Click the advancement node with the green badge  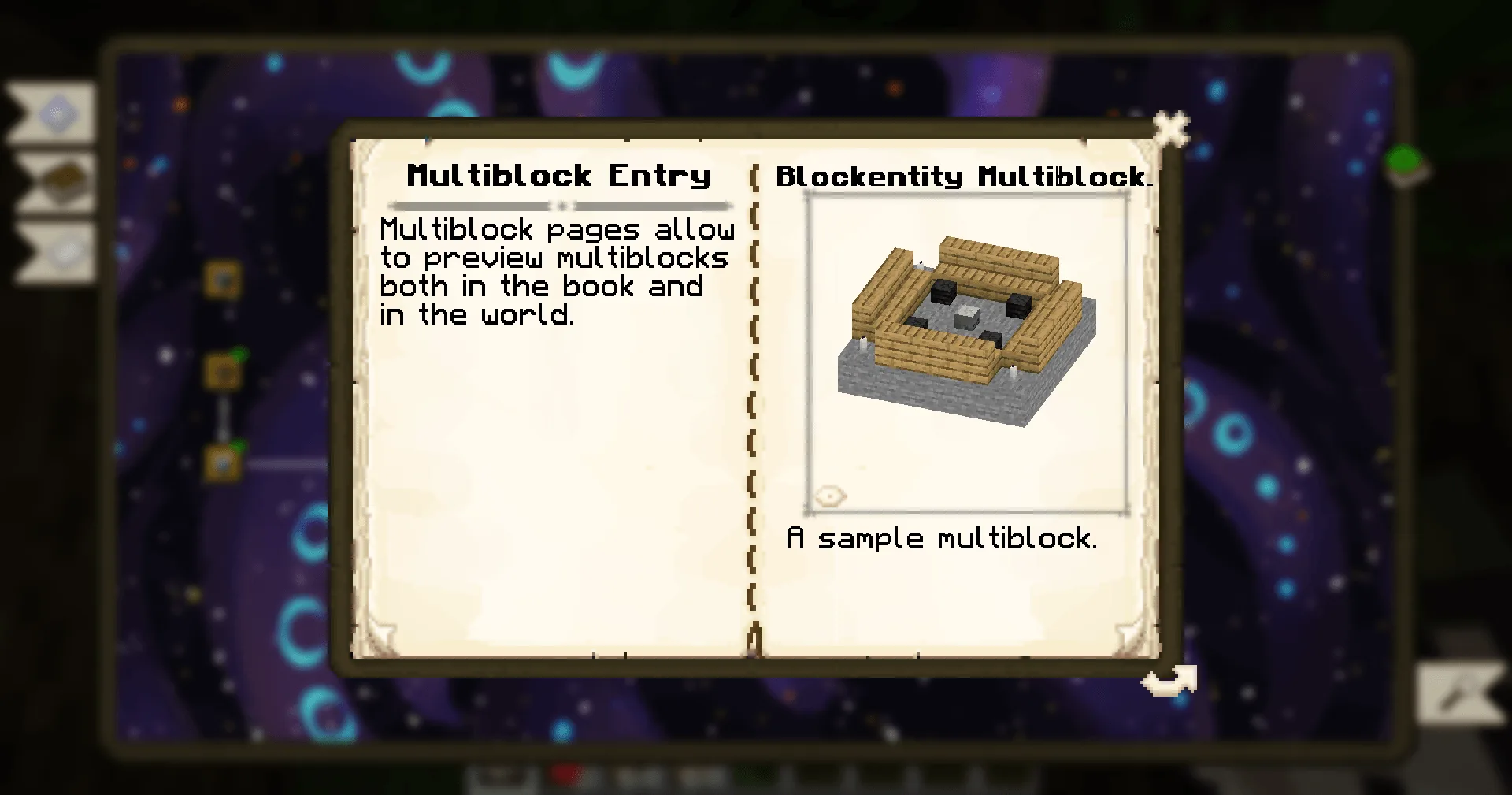coord(223,370)
